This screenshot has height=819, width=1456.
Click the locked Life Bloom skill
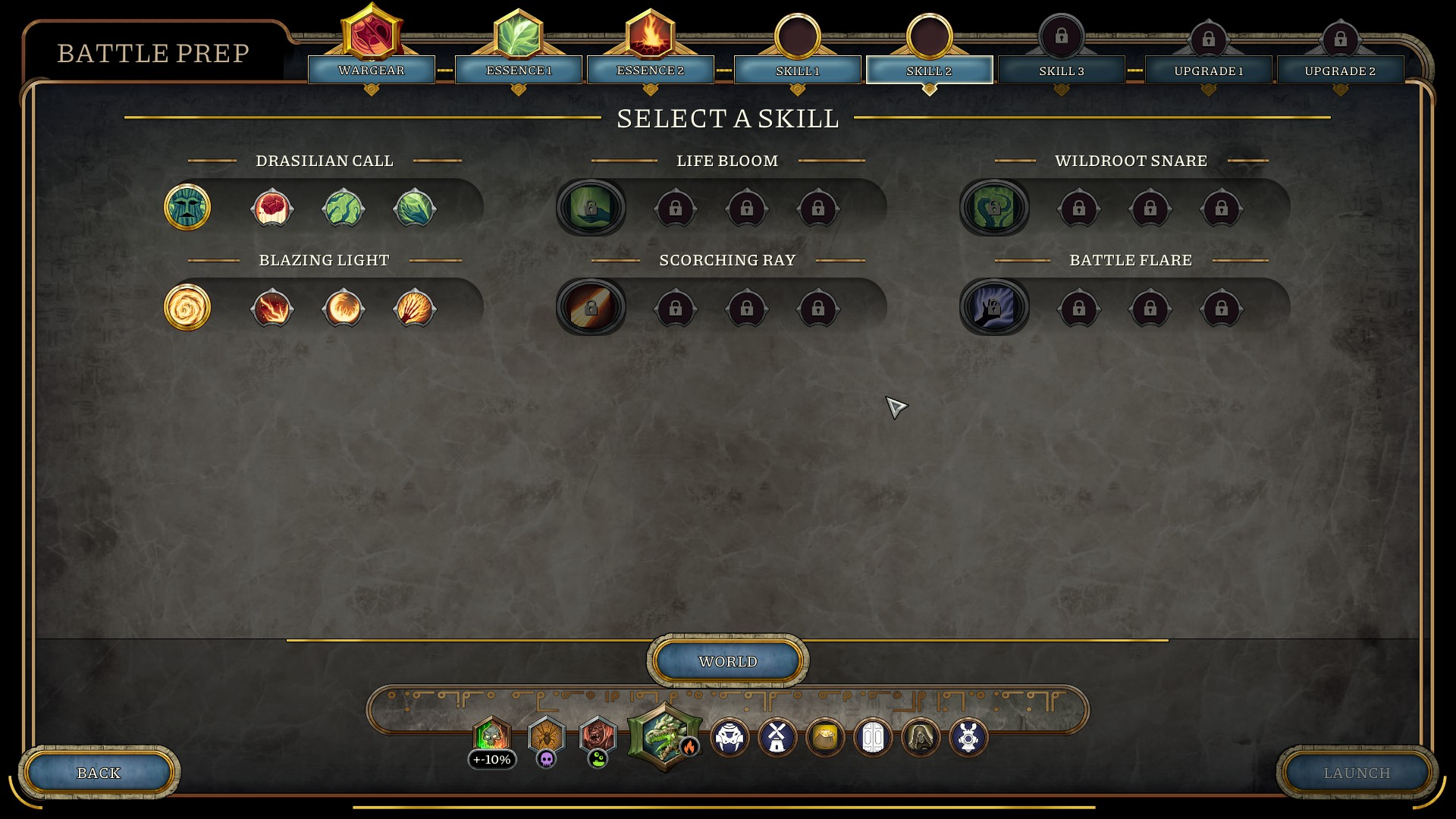pos(591,207)
